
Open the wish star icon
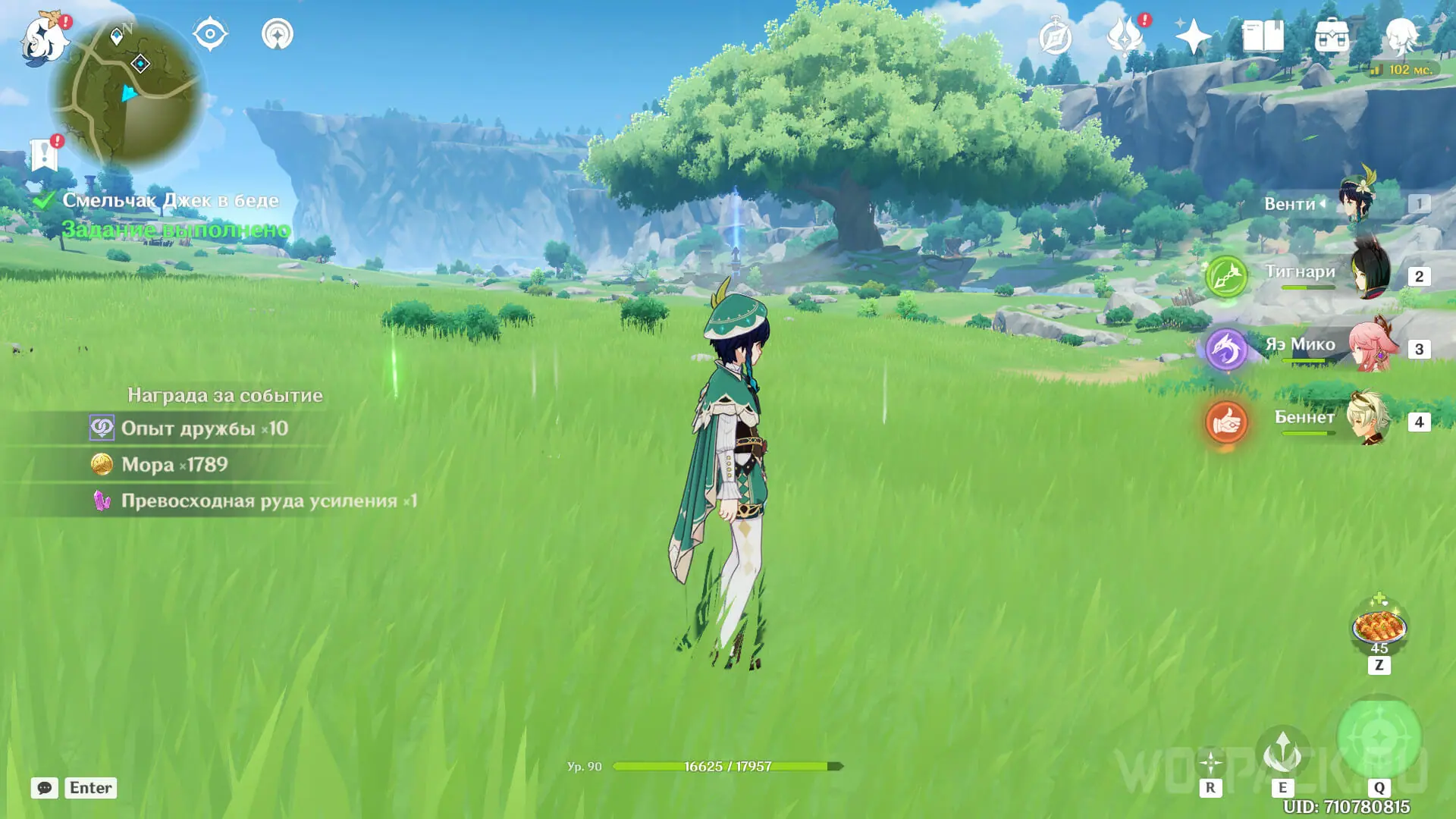point(1193,36)
